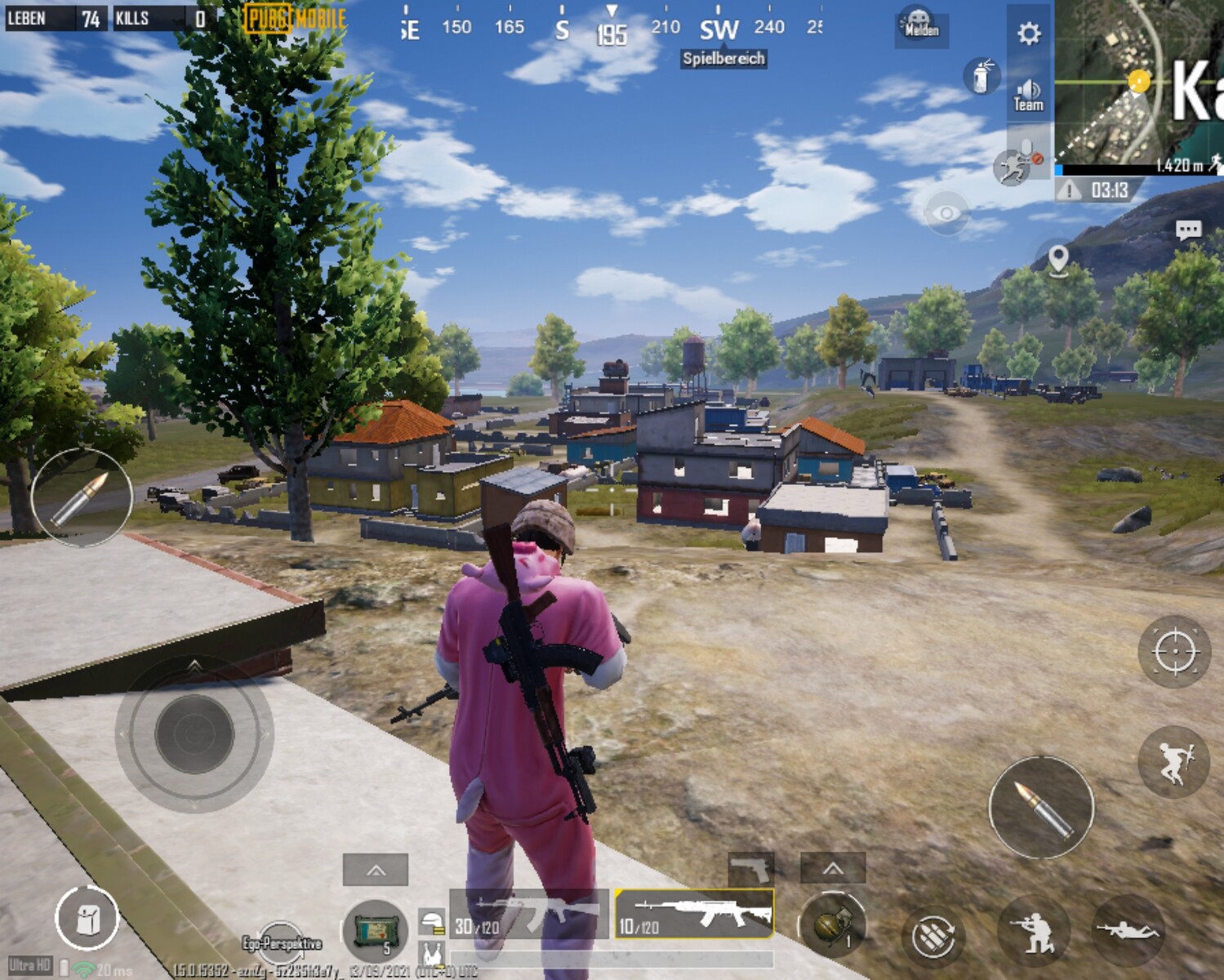Select the first rifle slot with 30 rounds
Screen dimensions: 1224x980
[x=528, y=914]
